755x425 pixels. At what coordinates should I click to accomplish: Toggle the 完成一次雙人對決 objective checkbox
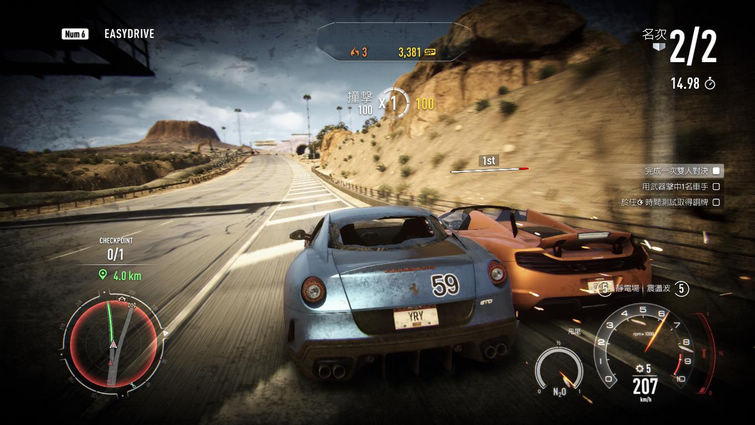point(716,171)
